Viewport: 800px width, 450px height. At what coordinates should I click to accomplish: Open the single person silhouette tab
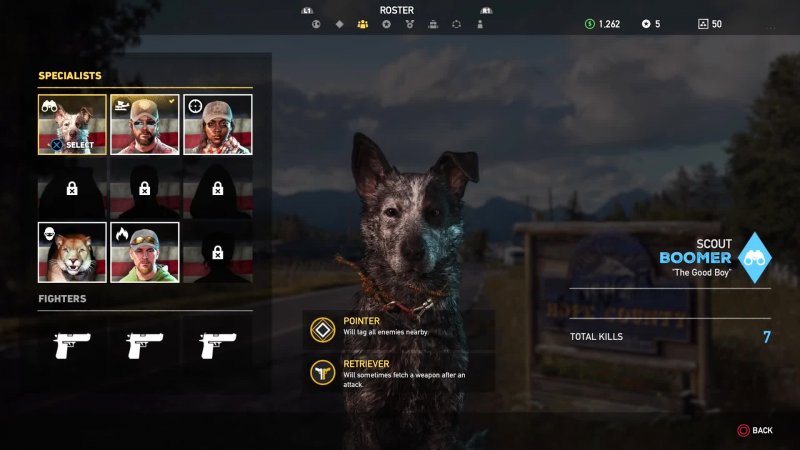480,23
